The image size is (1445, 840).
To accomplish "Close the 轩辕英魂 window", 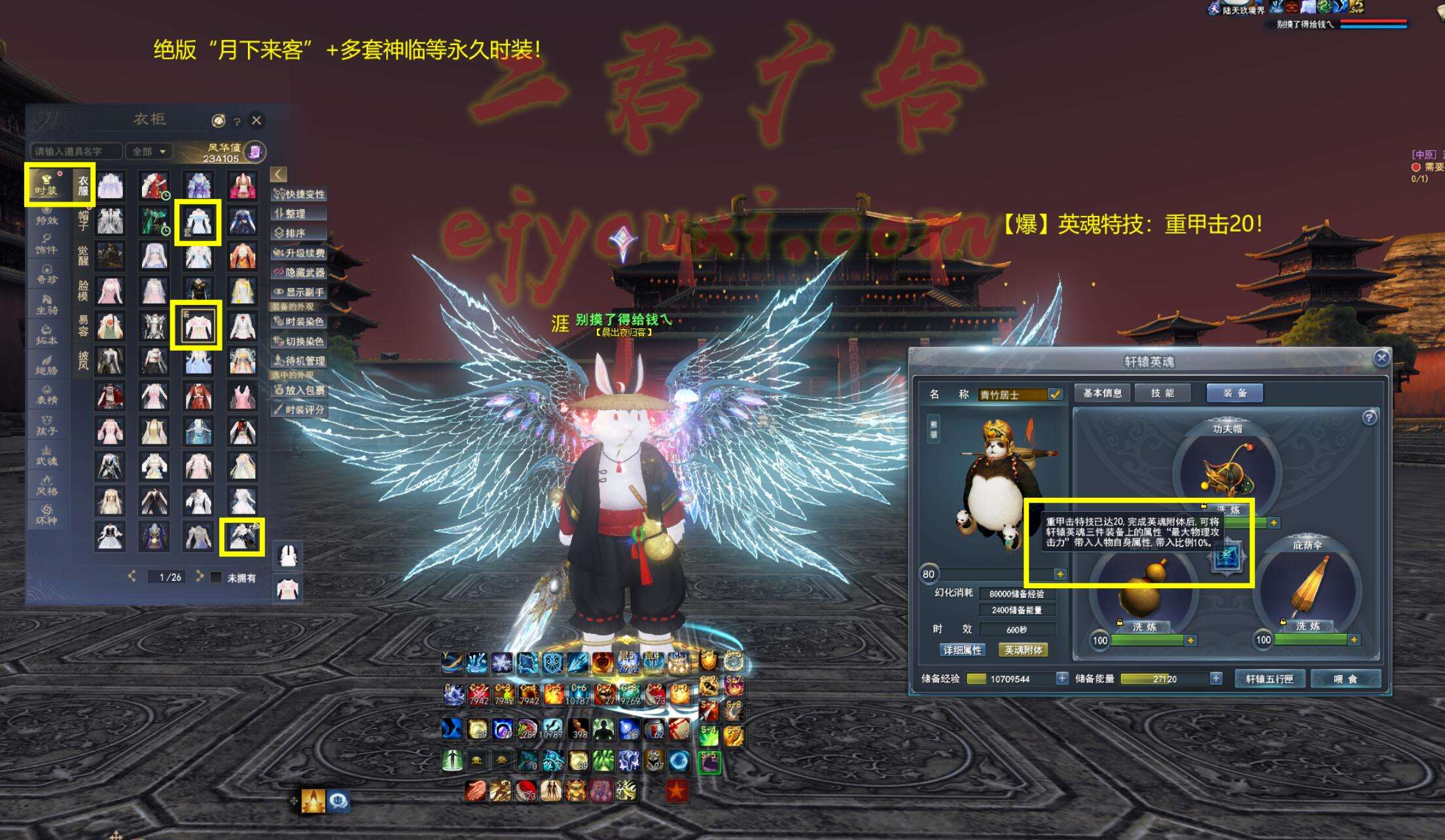I will (x=1381, y=358).
